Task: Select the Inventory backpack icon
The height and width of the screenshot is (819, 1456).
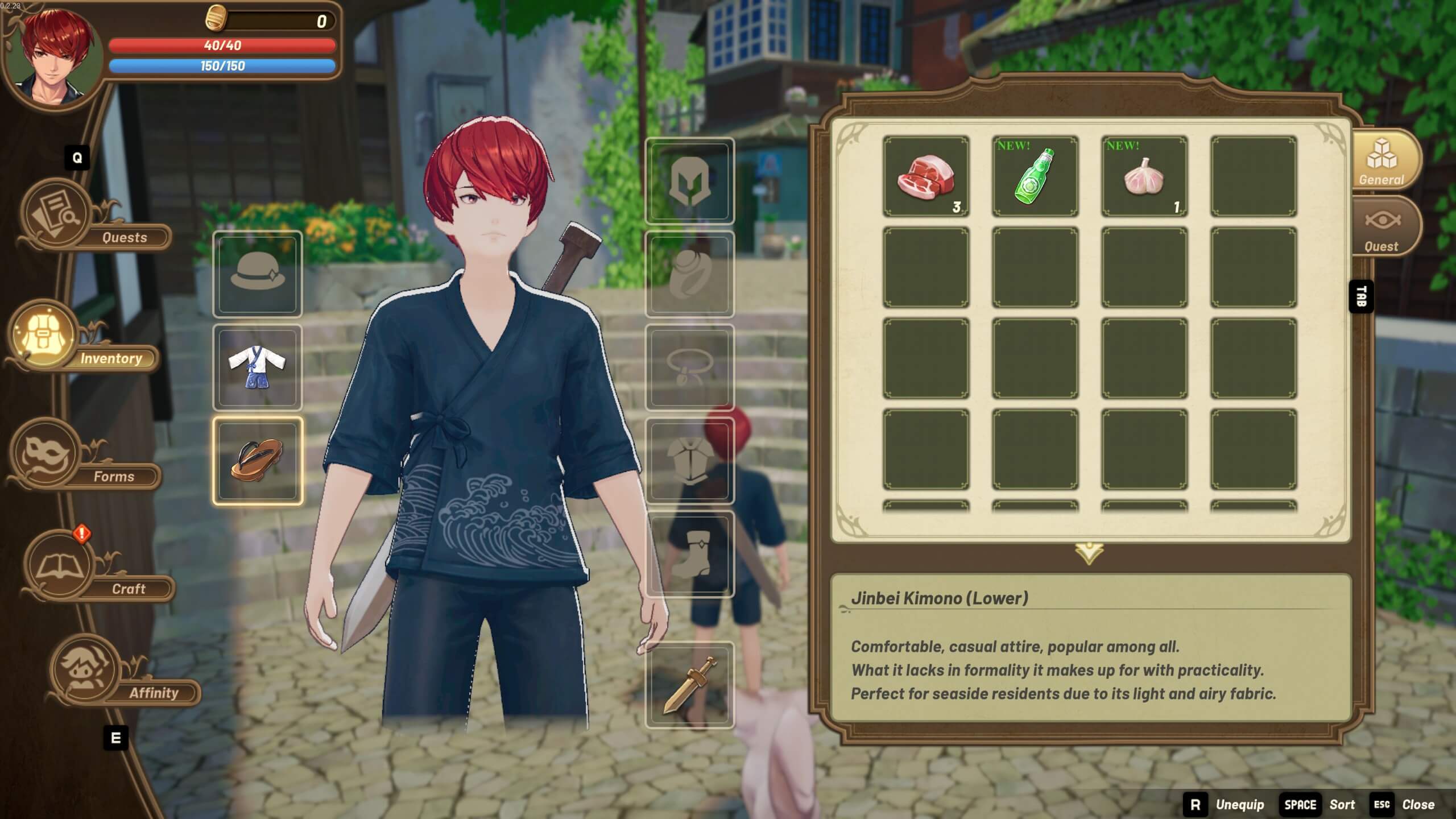Action: click(43, 336)
